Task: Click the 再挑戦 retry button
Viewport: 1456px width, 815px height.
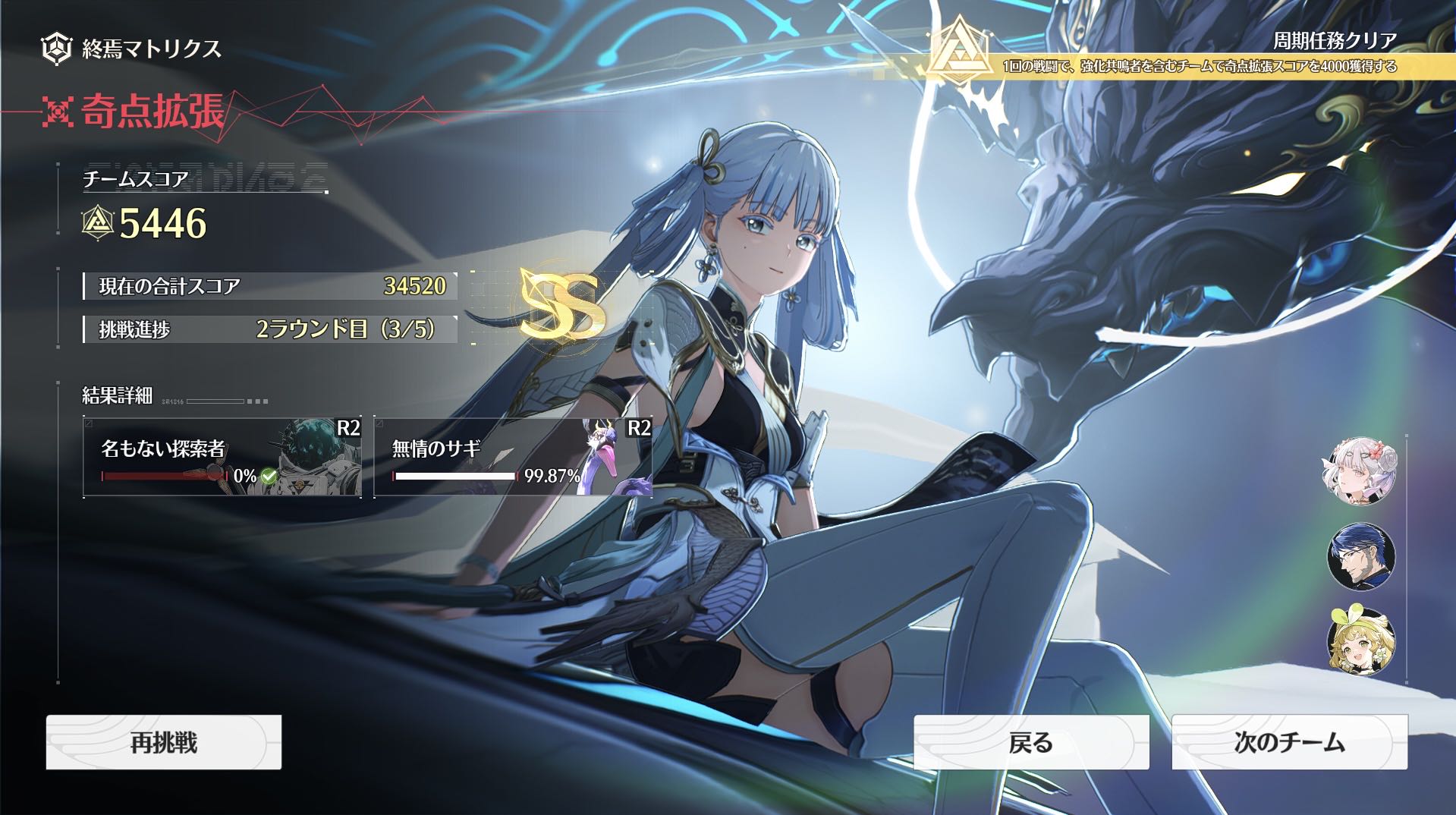Action: click(164, 742)
